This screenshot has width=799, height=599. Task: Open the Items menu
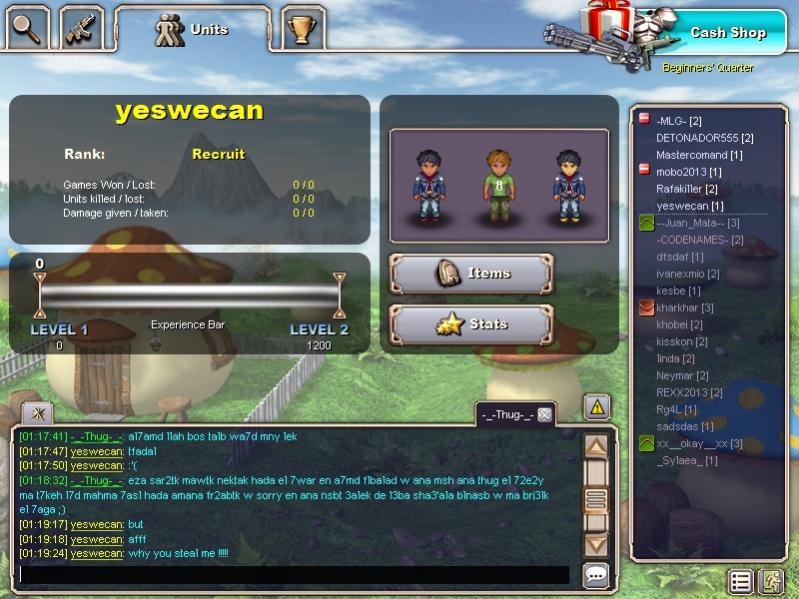(x=470, y=273)
